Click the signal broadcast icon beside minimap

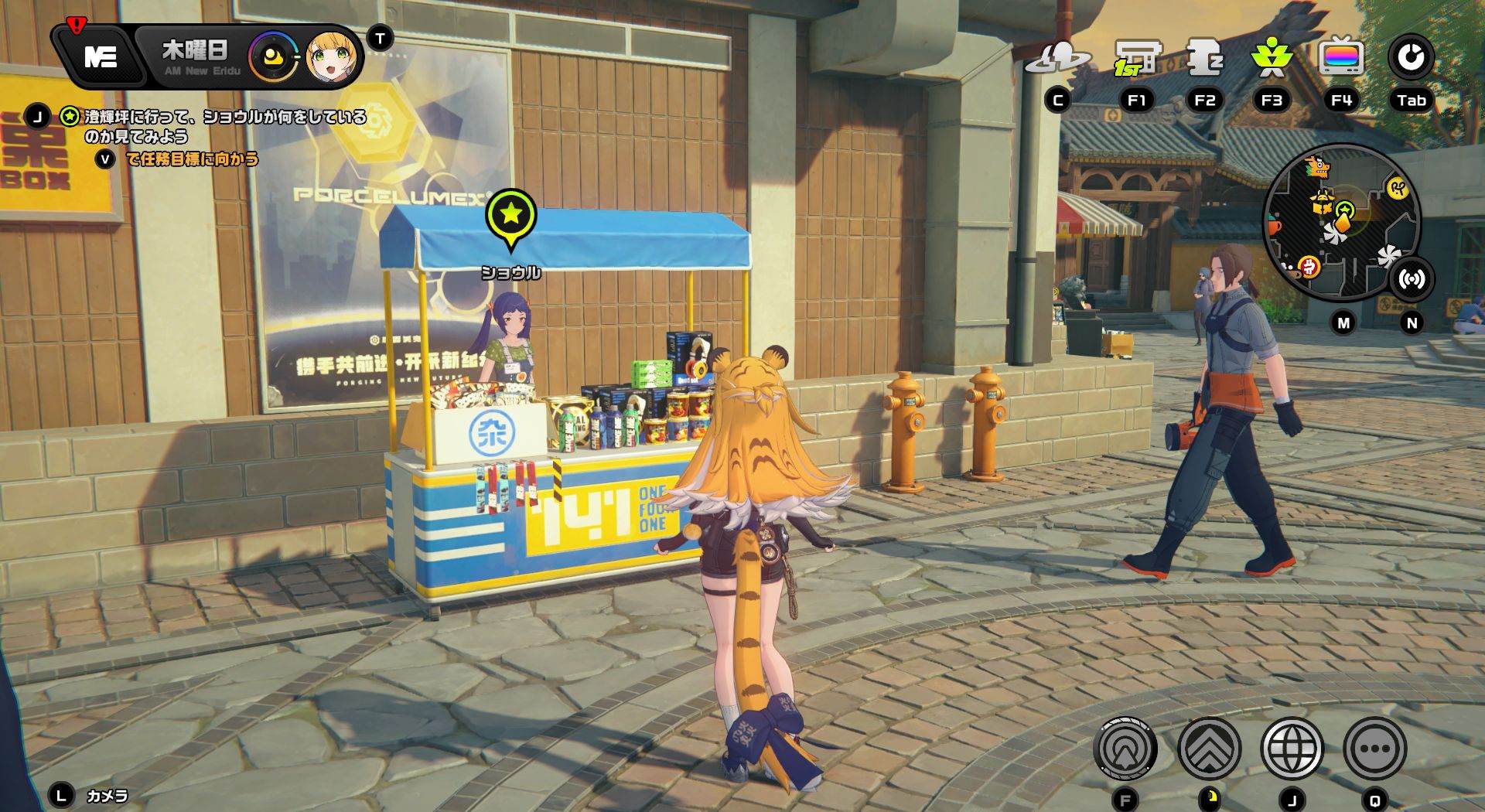pos(1412,279)
